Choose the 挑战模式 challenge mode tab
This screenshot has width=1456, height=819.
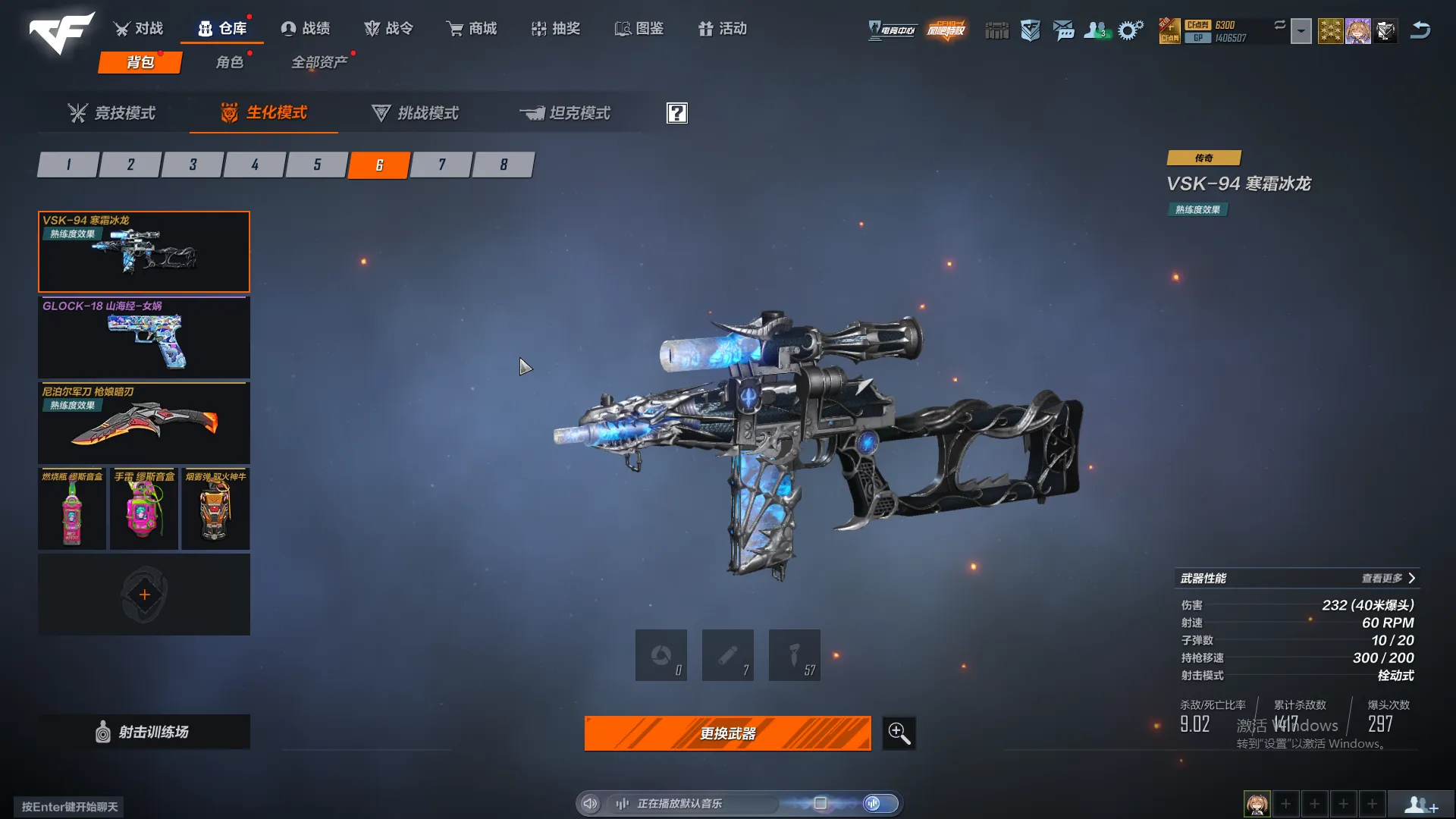pyautogui.click(x=415, y=113)
